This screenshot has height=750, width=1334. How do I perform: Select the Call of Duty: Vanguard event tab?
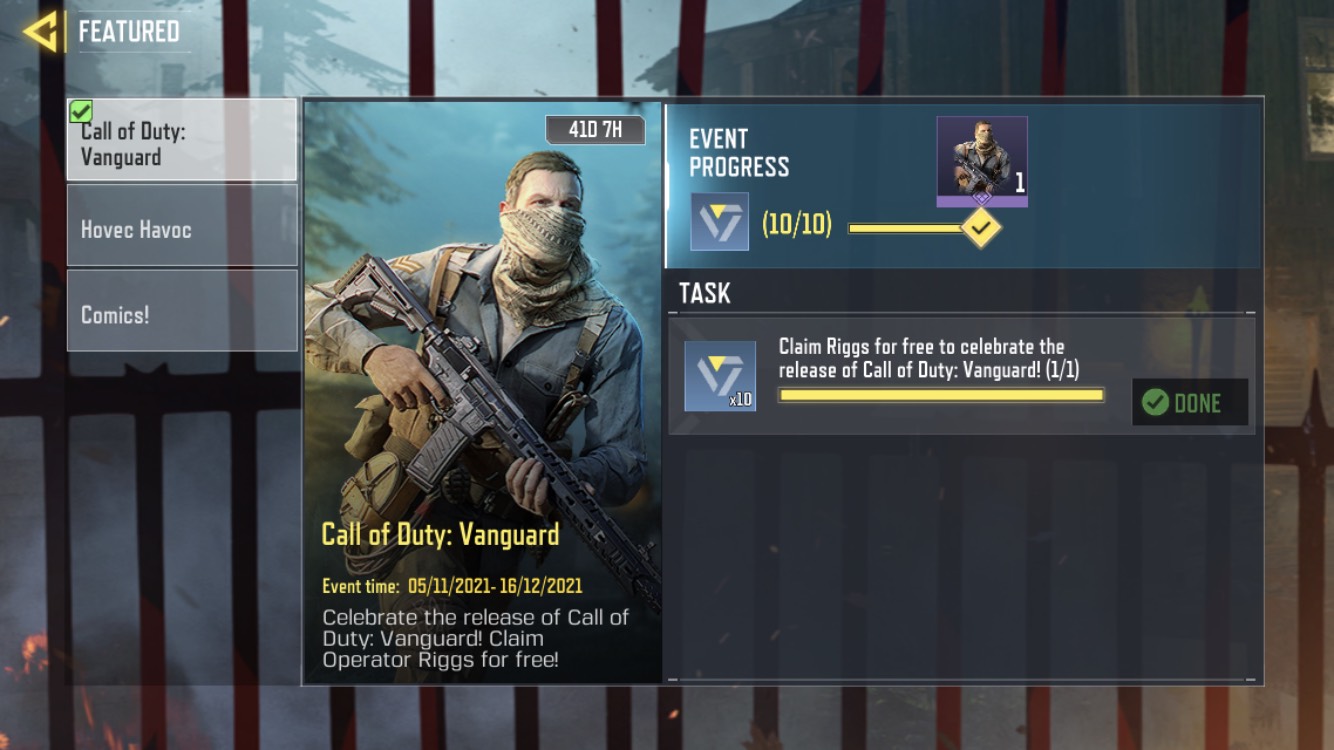click(182, 140)
